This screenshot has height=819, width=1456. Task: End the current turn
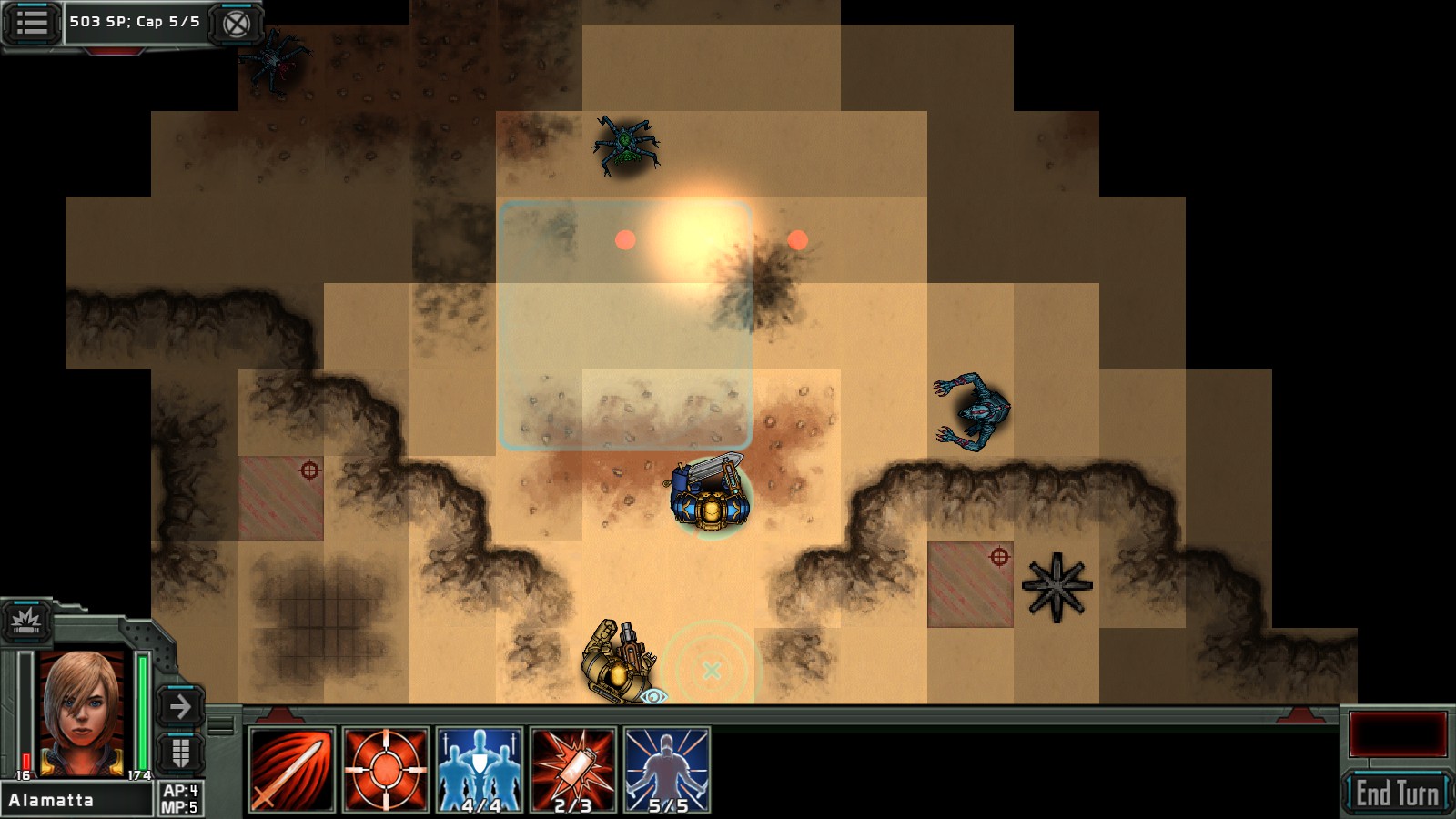point(1396,793)
